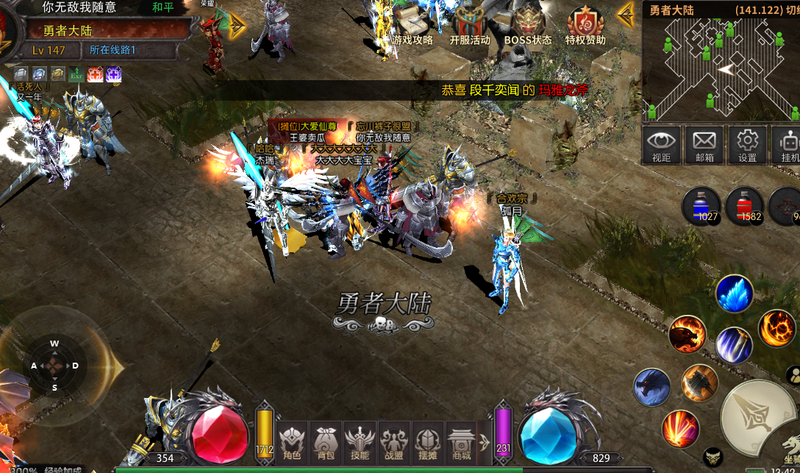Use the red health potion slot
Viewport: 800px width, 473px height.
click(744, 206)
